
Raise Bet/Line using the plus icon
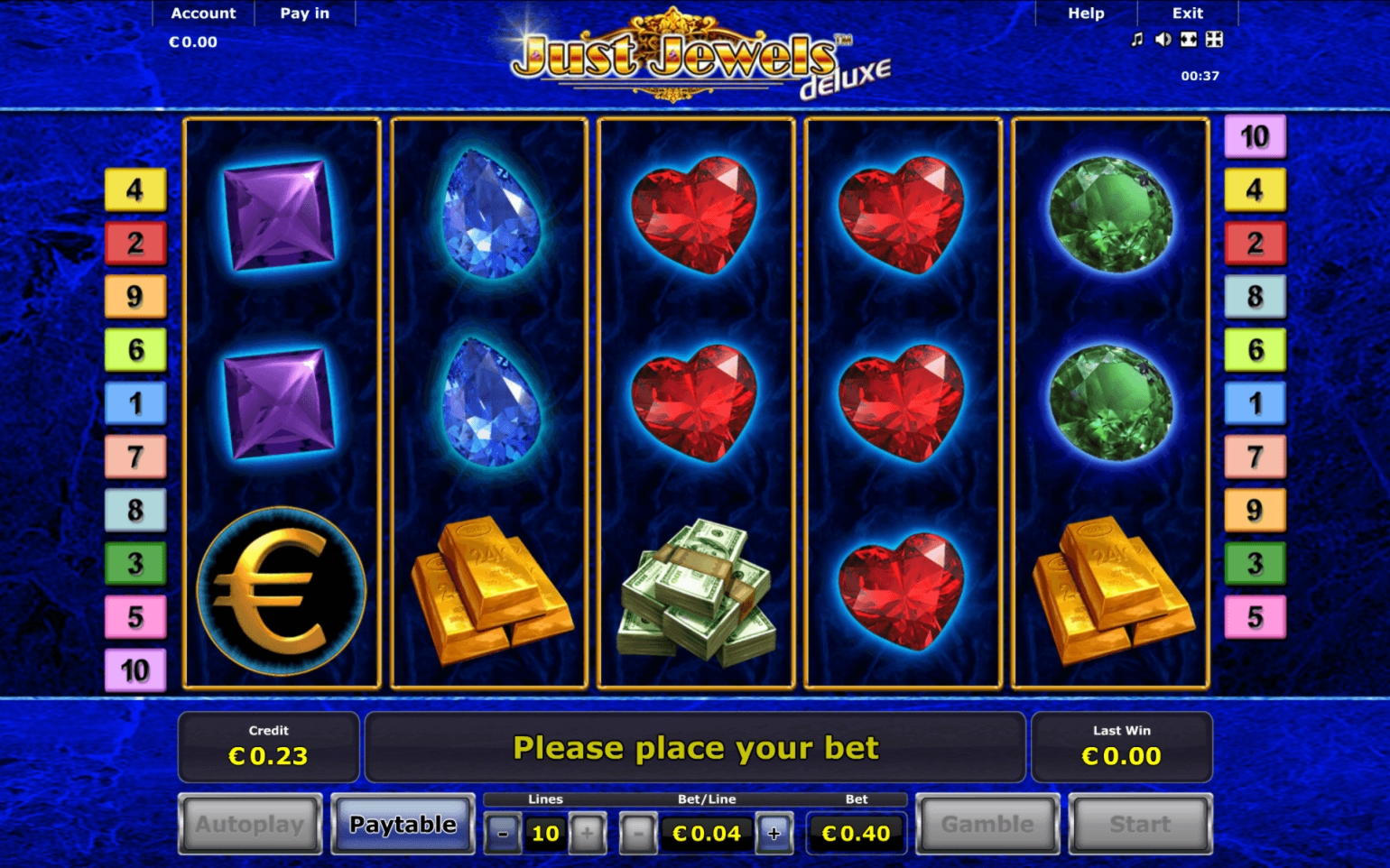(x=773, y=833)
